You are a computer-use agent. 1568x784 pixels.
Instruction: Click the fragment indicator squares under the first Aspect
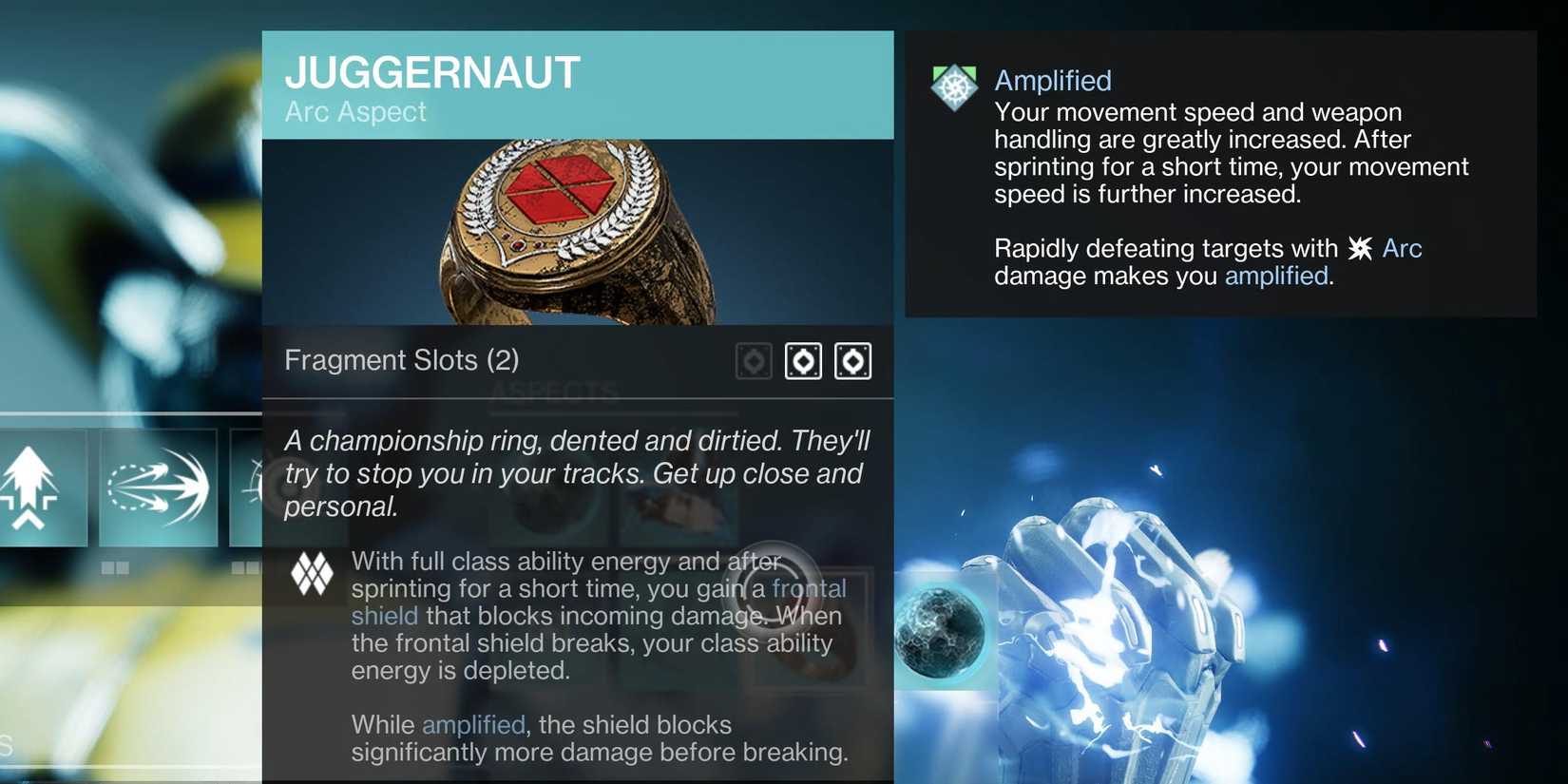pyautogui.click(x=116, y=567)
